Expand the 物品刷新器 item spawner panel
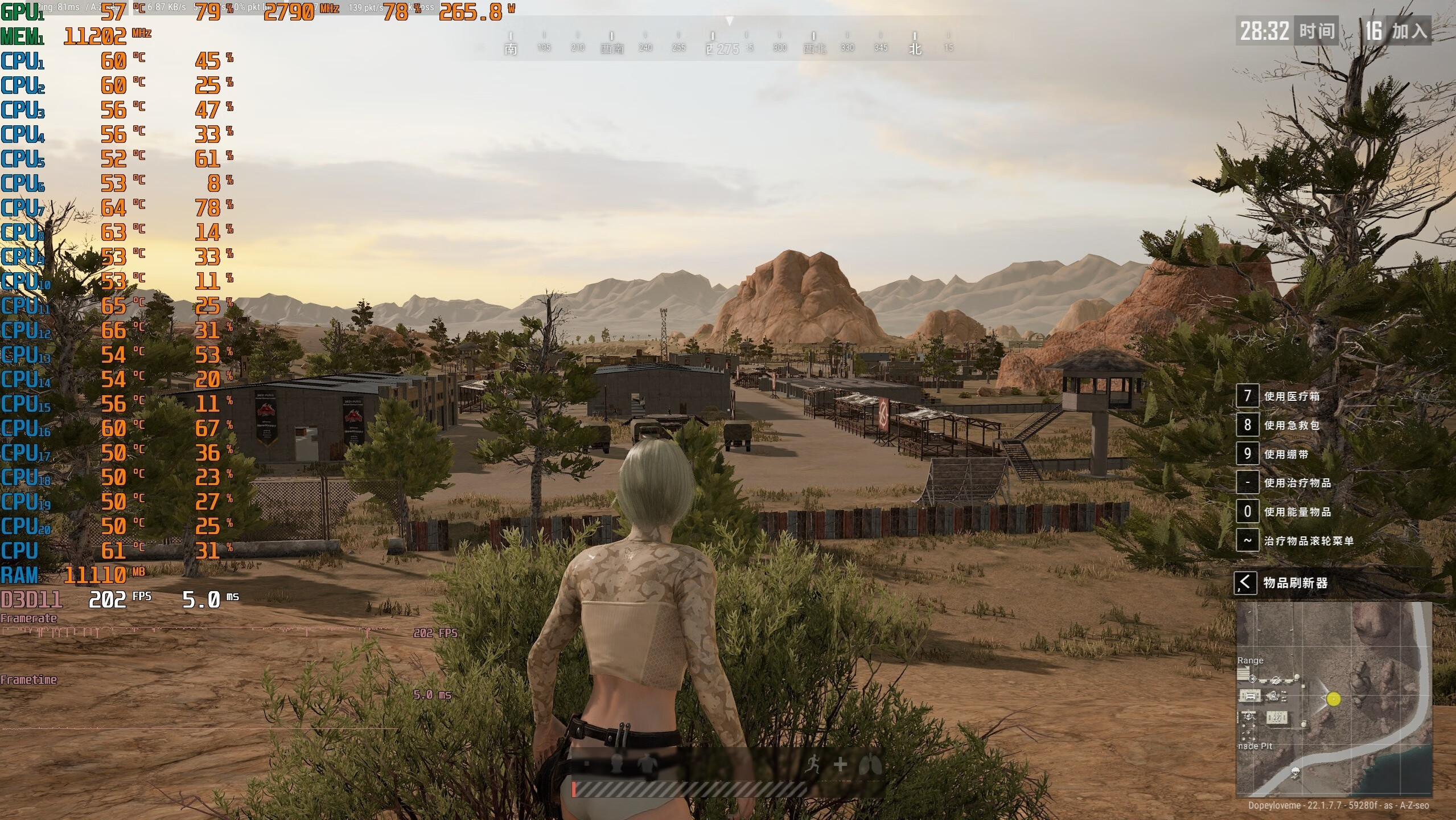Screen dimensions: 1456x820 click(x=1245, y=583)
